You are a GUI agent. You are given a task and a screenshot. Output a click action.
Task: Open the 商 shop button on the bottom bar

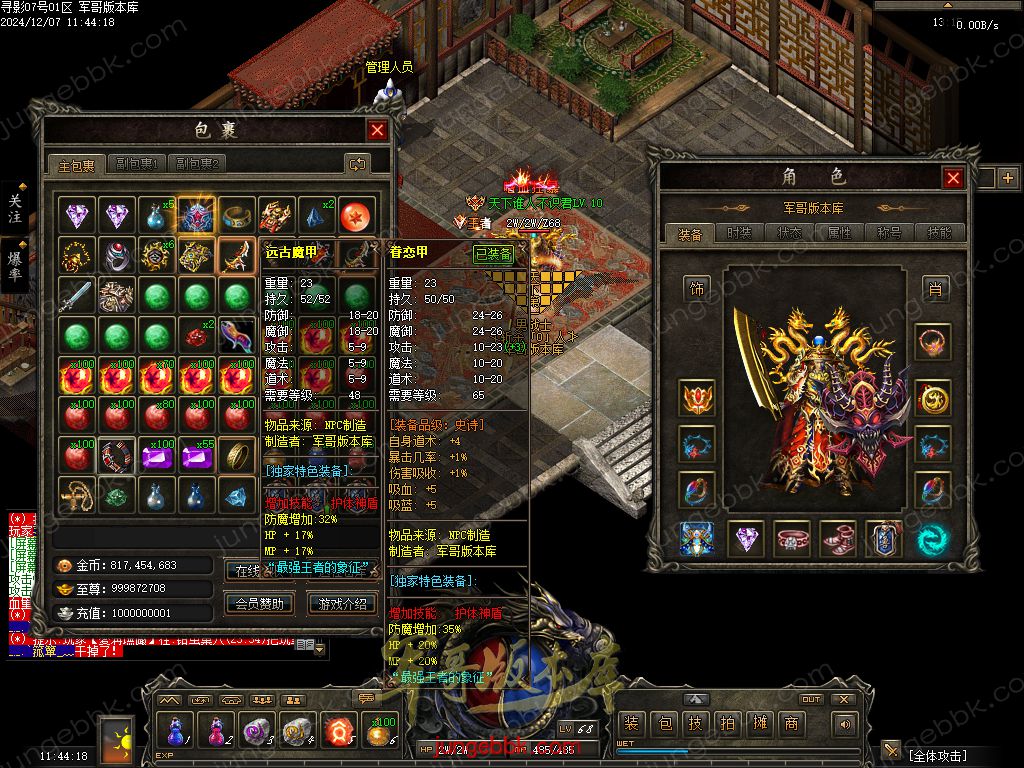tap(791, 724)
